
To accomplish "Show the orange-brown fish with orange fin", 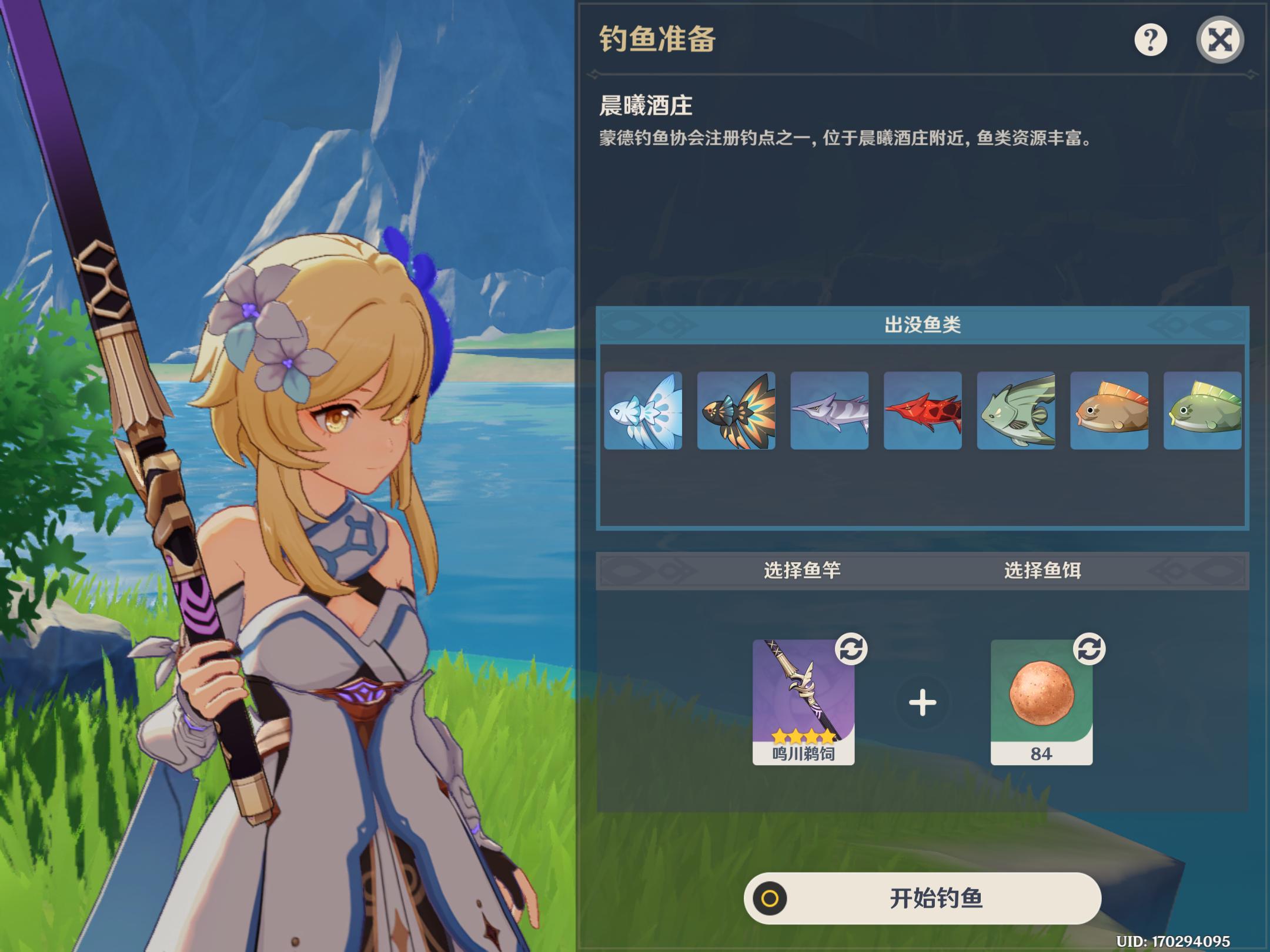I will [1109, 411].
